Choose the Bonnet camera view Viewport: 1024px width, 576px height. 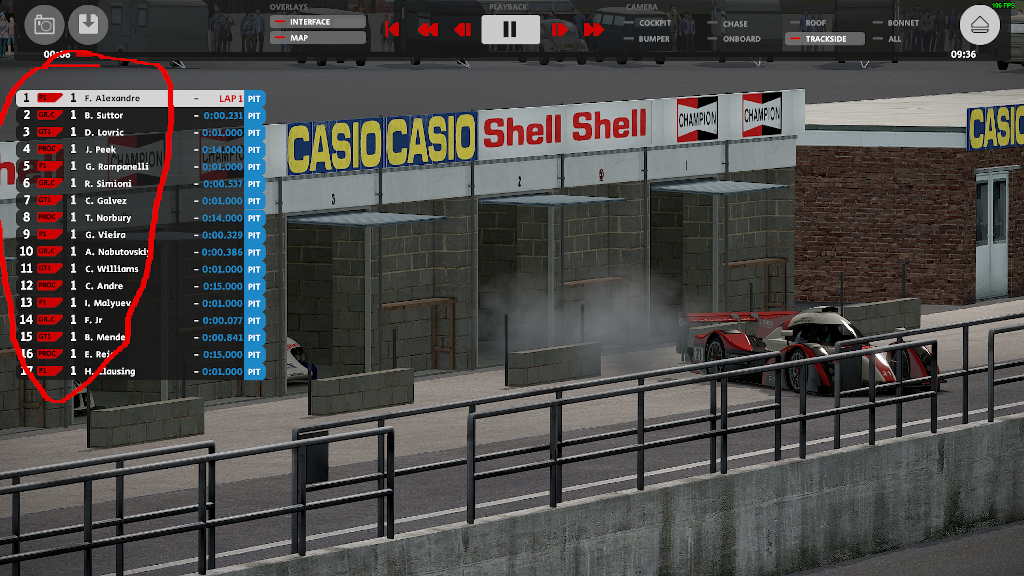point(902,23)
